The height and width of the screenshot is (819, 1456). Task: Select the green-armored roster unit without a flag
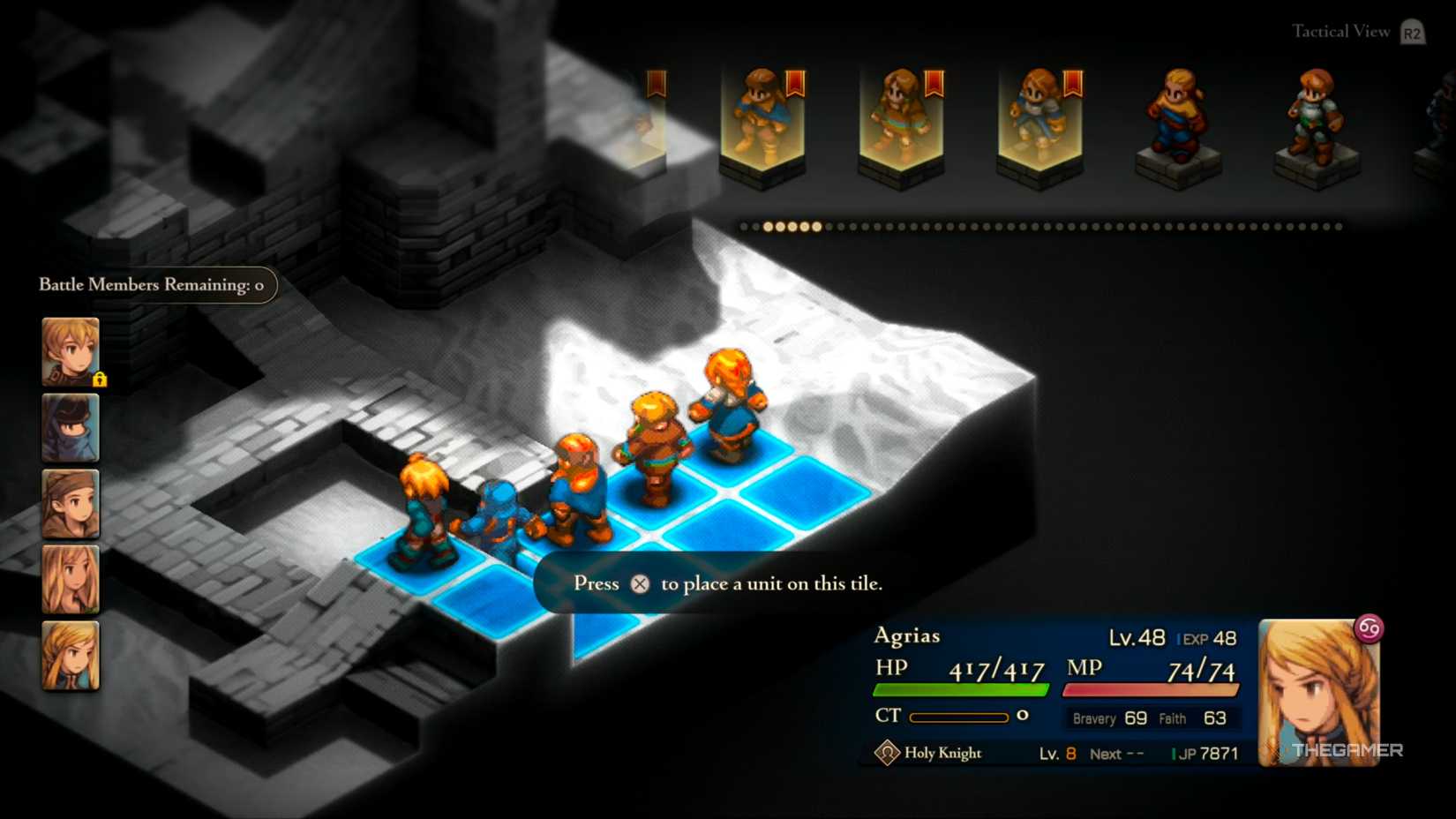1316,119
